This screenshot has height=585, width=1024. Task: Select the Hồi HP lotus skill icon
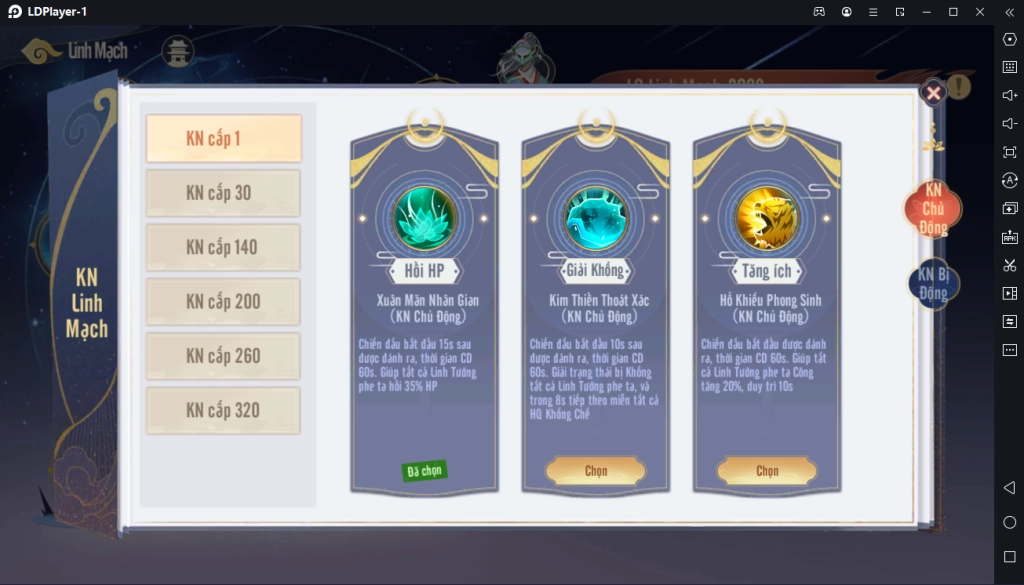pyautogui.click(x=424, y=218)
